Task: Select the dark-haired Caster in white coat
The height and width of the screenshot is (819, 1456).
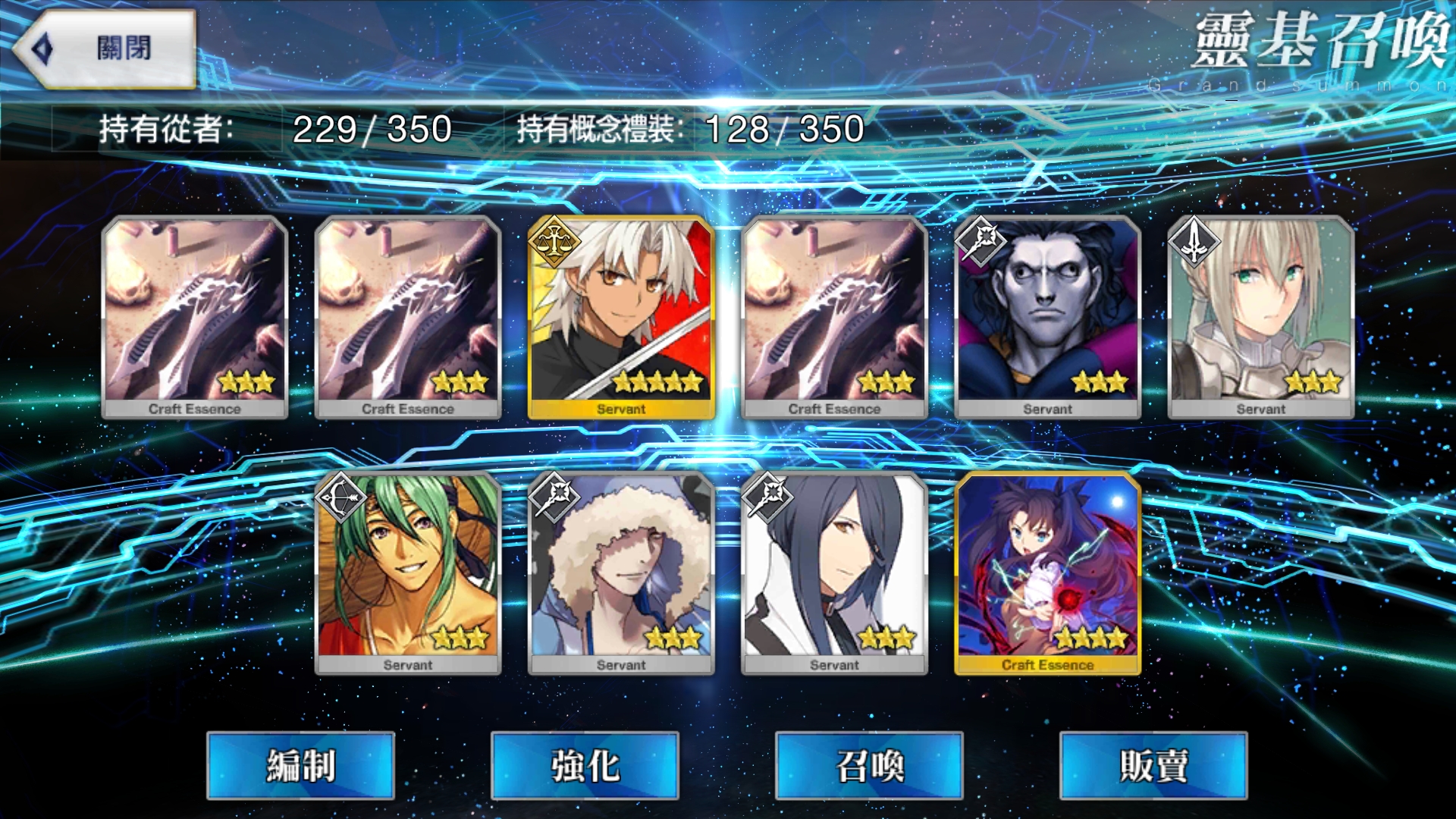Action: pos(834,573)
